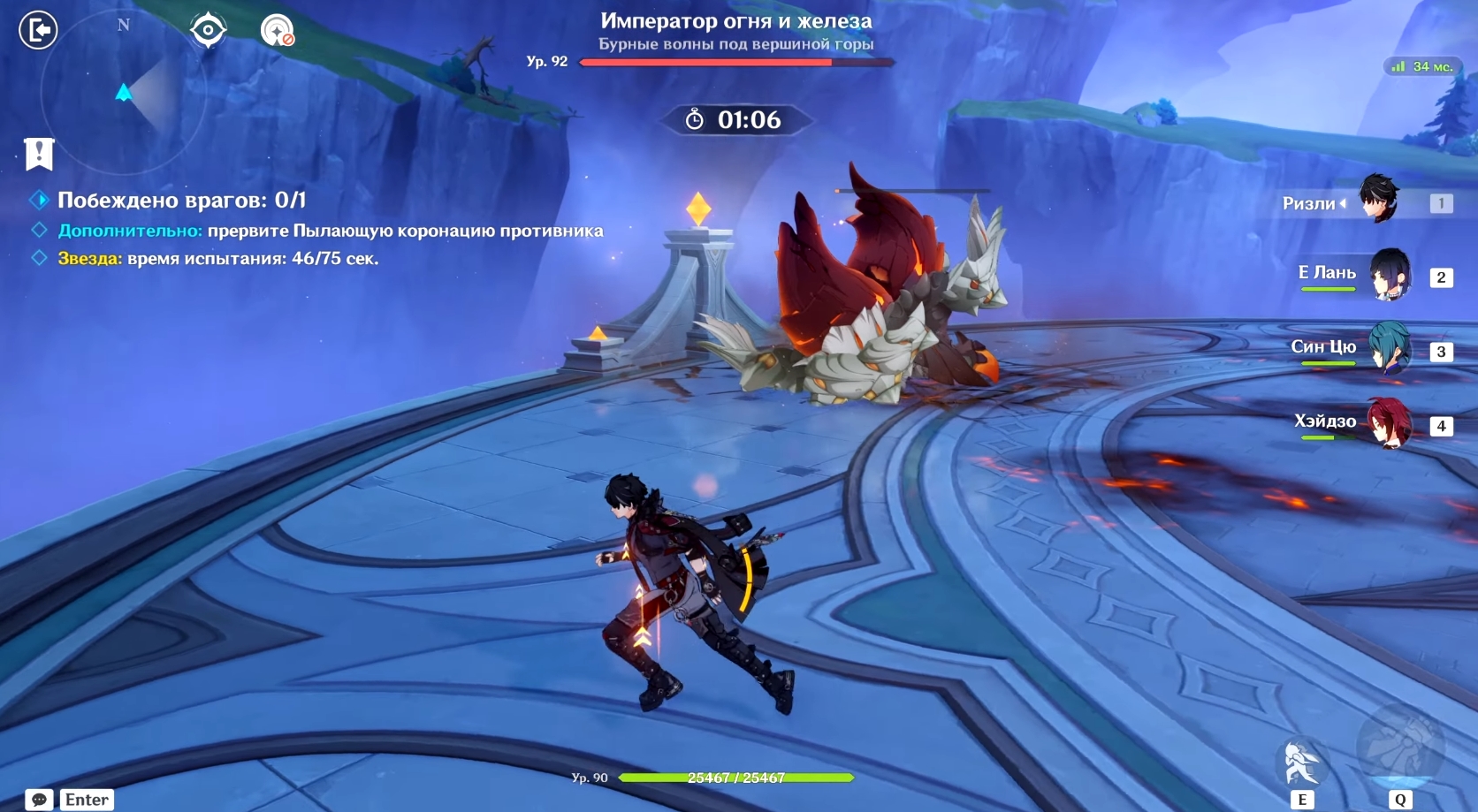Open the chat speech bubble
The height and width of the screenshot is (812, 1478).
(39, 800)
